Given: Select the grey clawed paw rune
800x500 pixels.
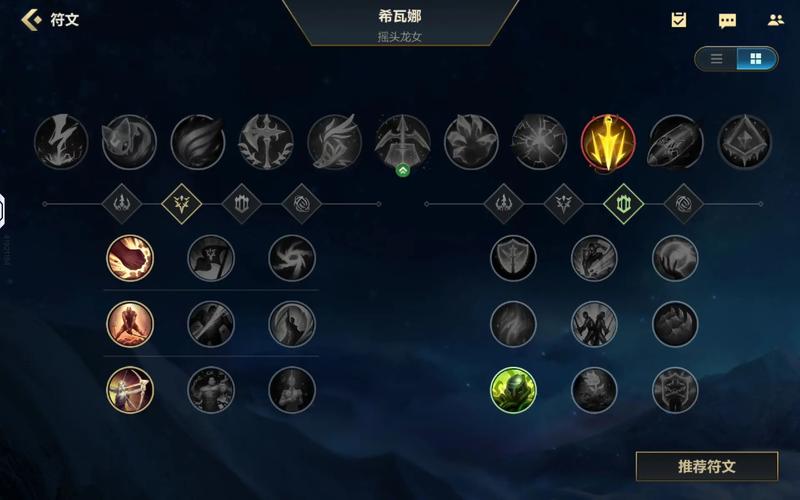Looking at the screenshot, I should (x=675, y=324).
